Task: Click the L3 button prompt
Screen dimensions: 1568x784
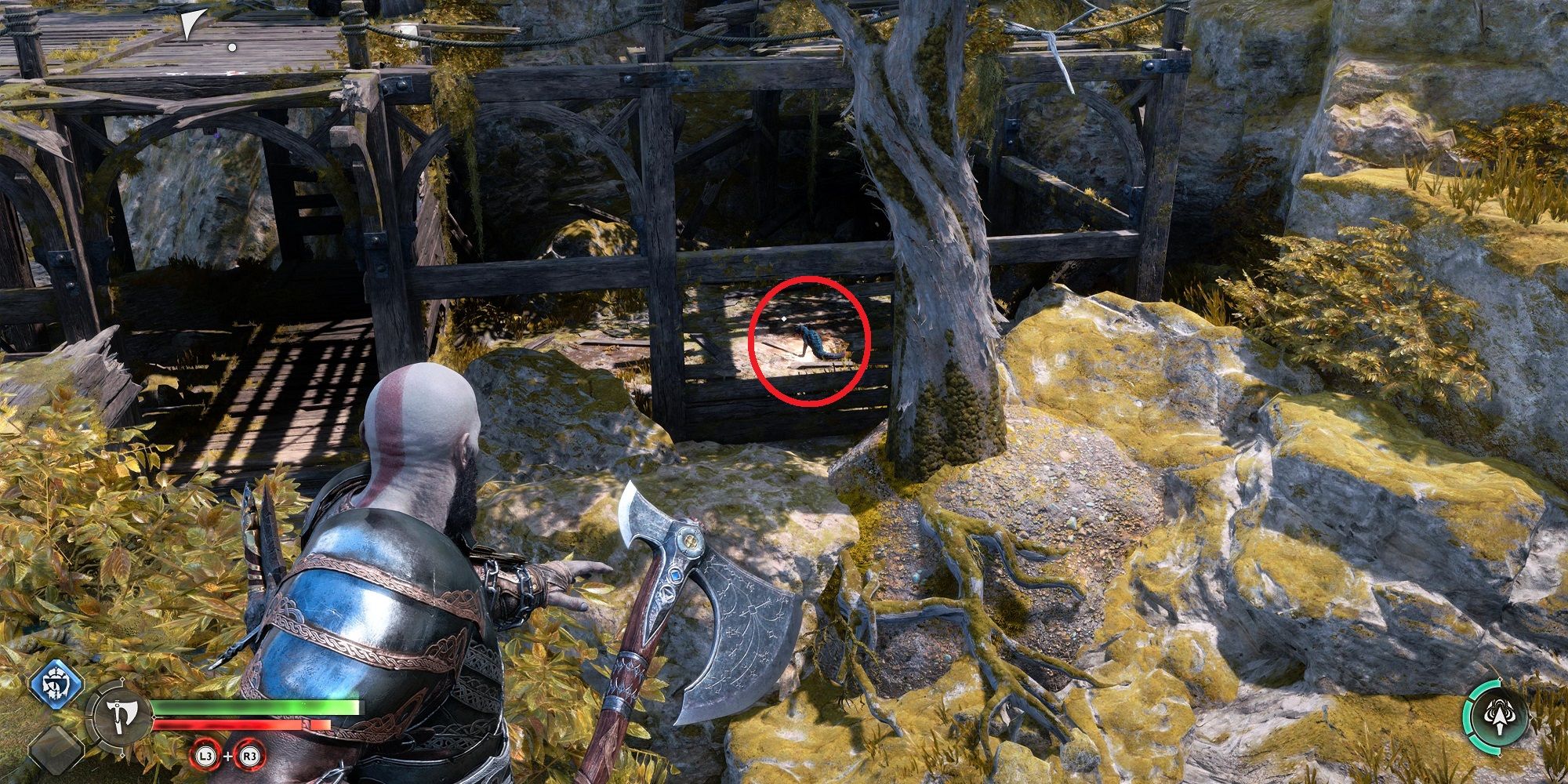Action: click(x=205, y=756)
